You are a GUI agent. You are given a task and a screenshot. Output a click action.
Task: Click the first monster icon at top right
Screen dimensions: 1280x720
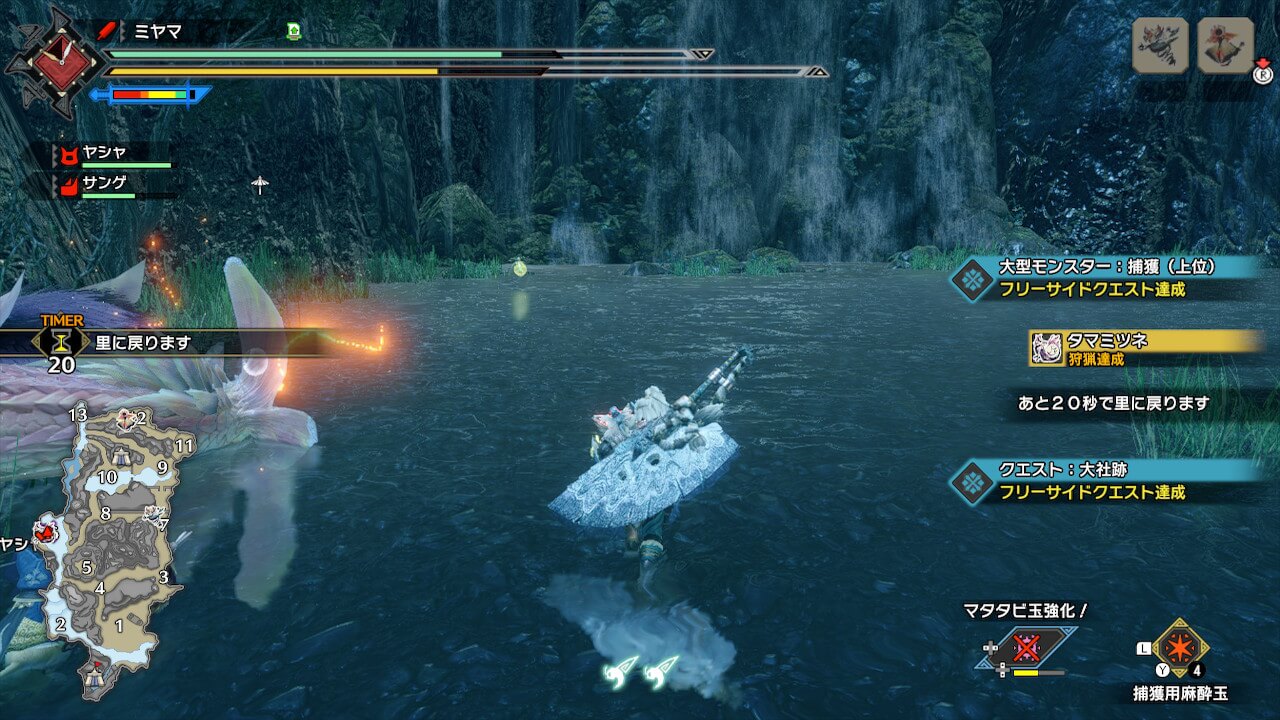click(1160, 45)
